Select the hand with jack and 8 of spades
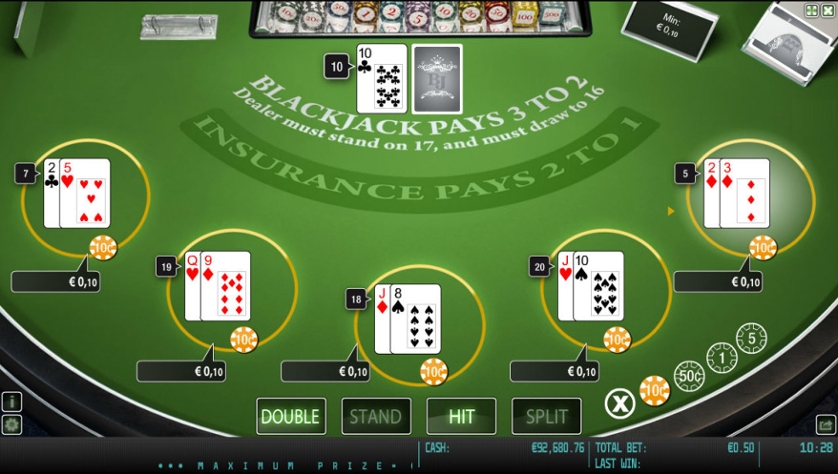Viewport: 838px width, 474px height. tap(407, 319)
